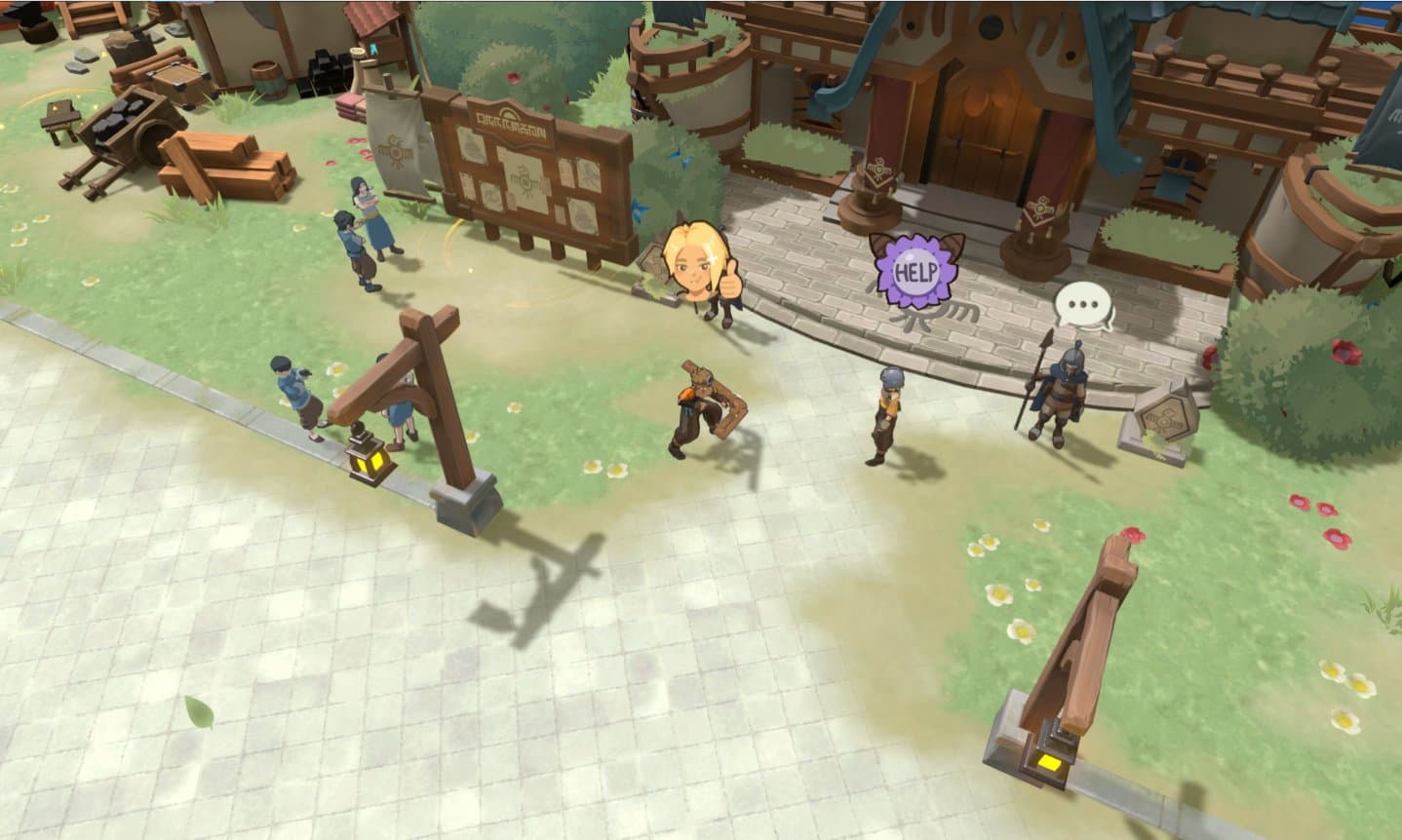Click the village emblem sign near the bushes
This screenshot has width=1402, height=840.
[x=1166, y=418]
